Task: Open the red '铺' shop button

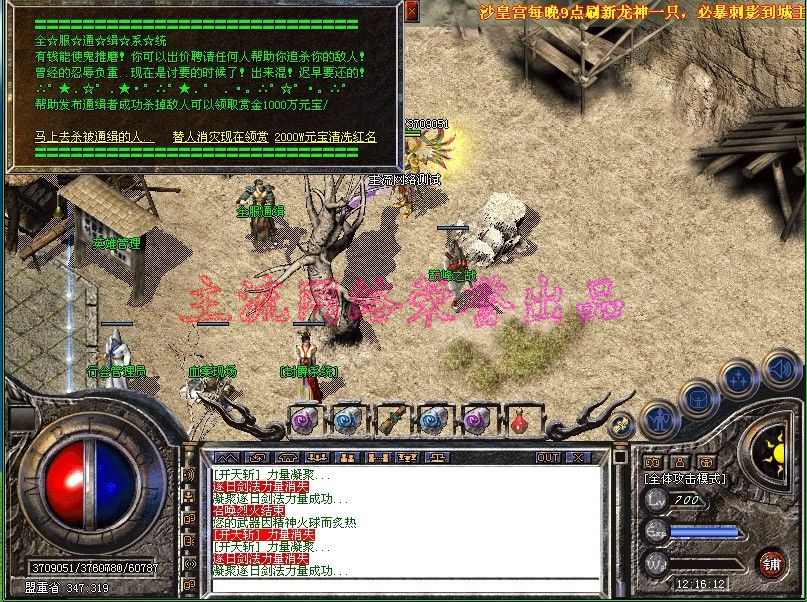Action: coord(770,562)
